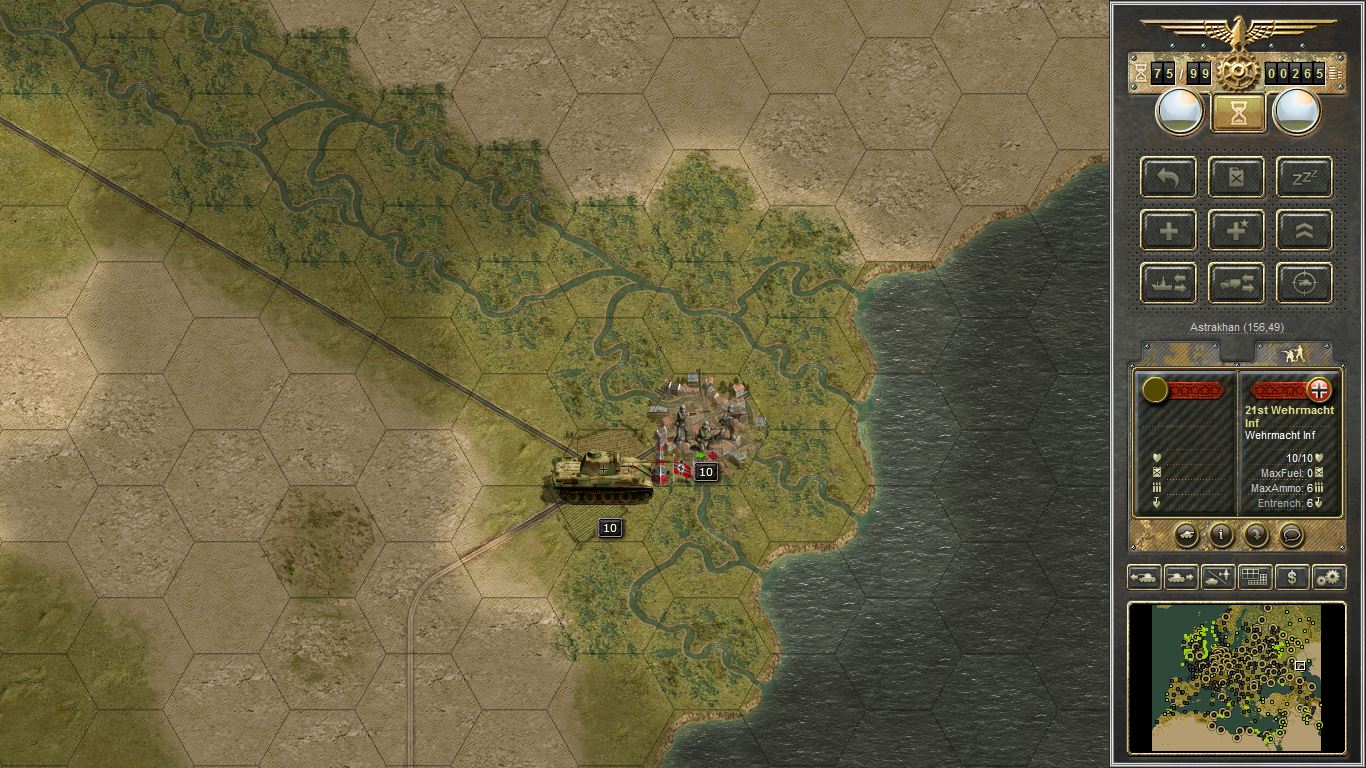Click the minimap thumbnail of Europe
Screen dimensions: 1366x768
[1236, 678]
